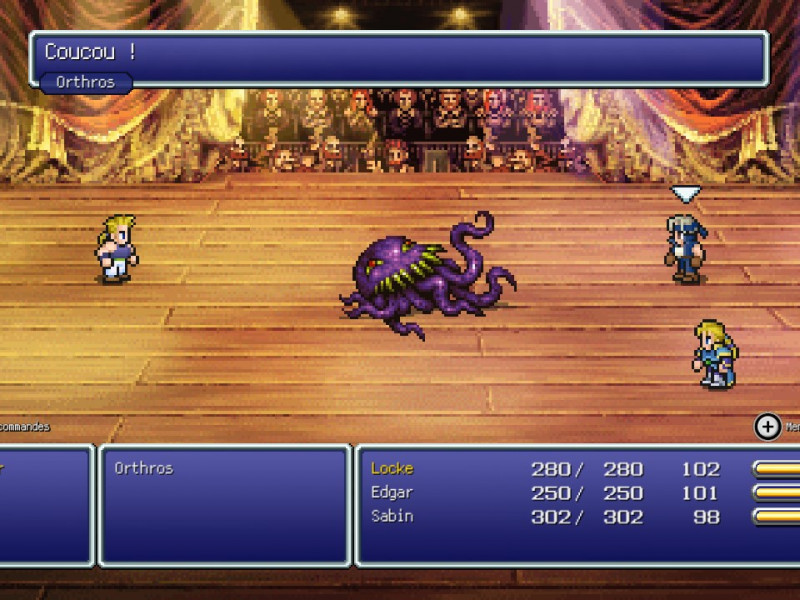Select Orthros in the enemy list

[143, 468]
